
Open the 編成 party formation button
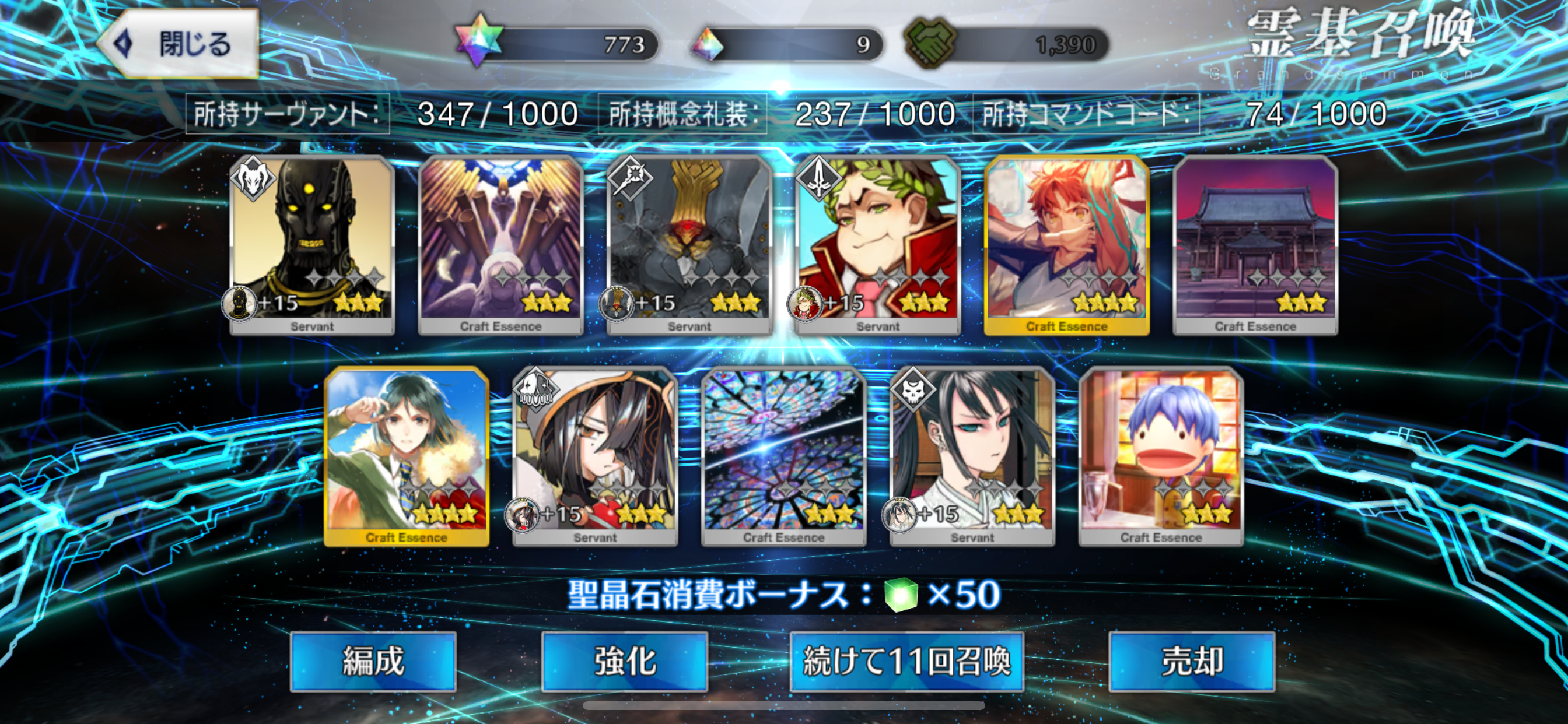(373, 660)
